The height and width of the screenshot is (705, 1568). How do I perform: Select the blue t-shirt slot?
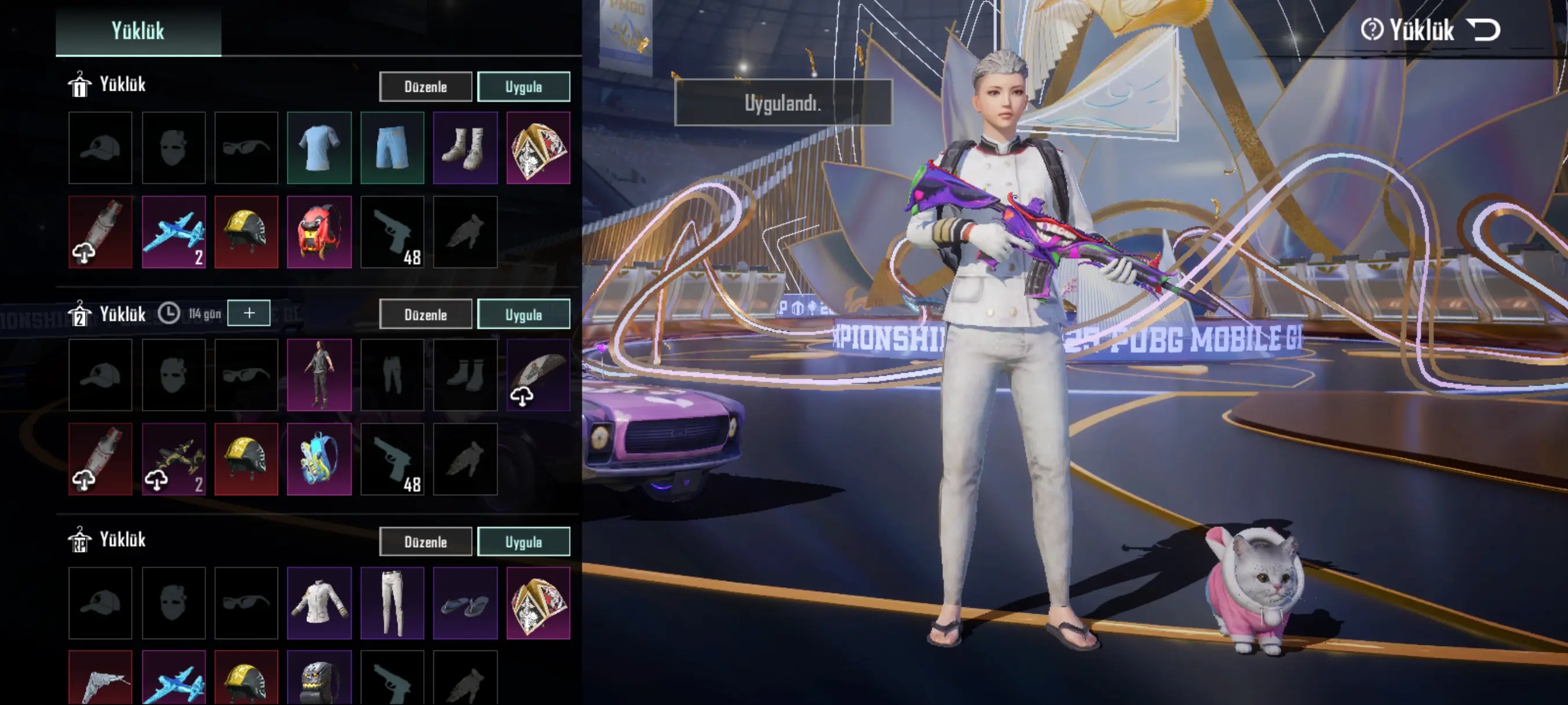320,148
